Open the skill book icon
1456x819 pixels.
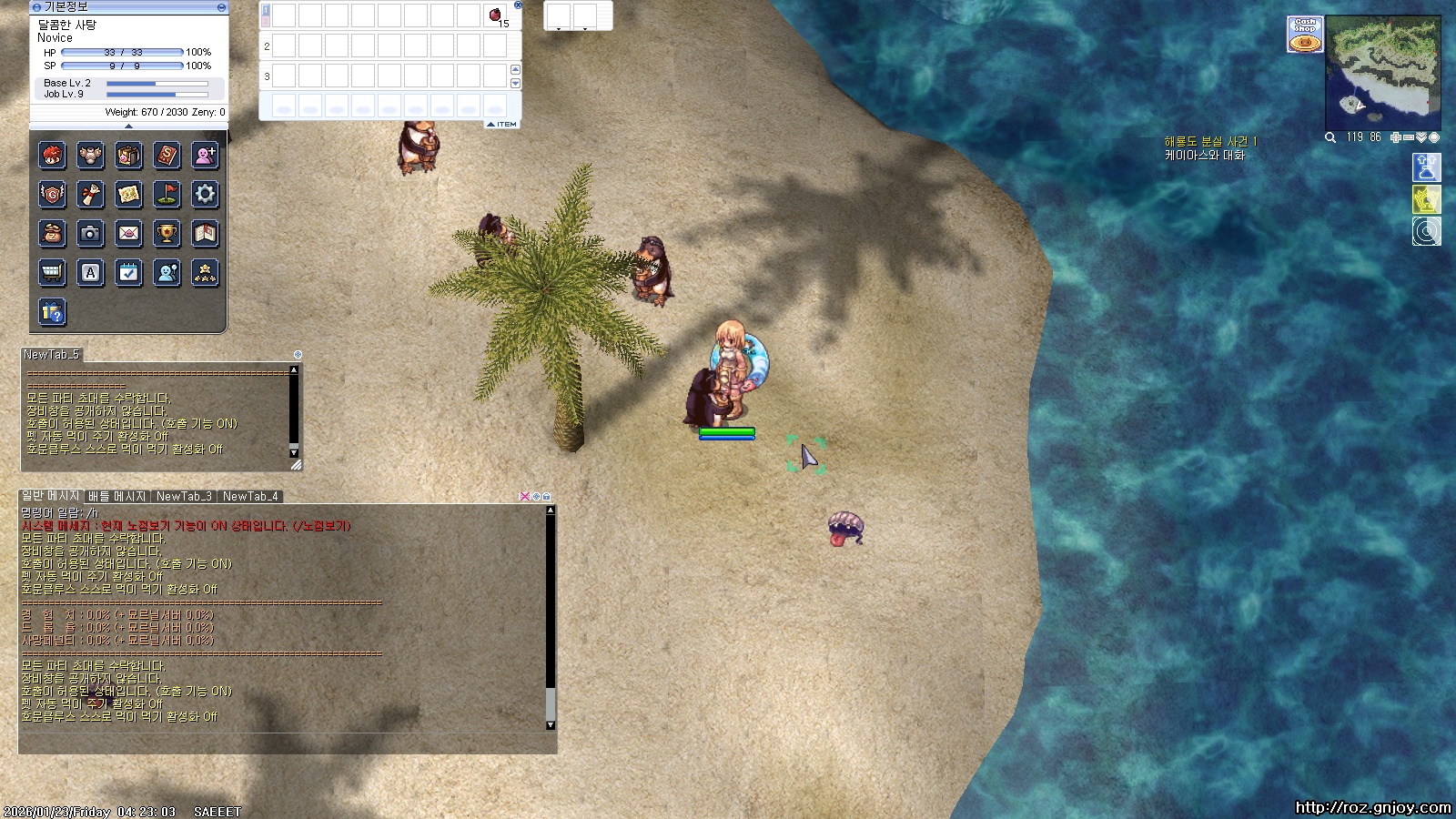tap(167, 156)
